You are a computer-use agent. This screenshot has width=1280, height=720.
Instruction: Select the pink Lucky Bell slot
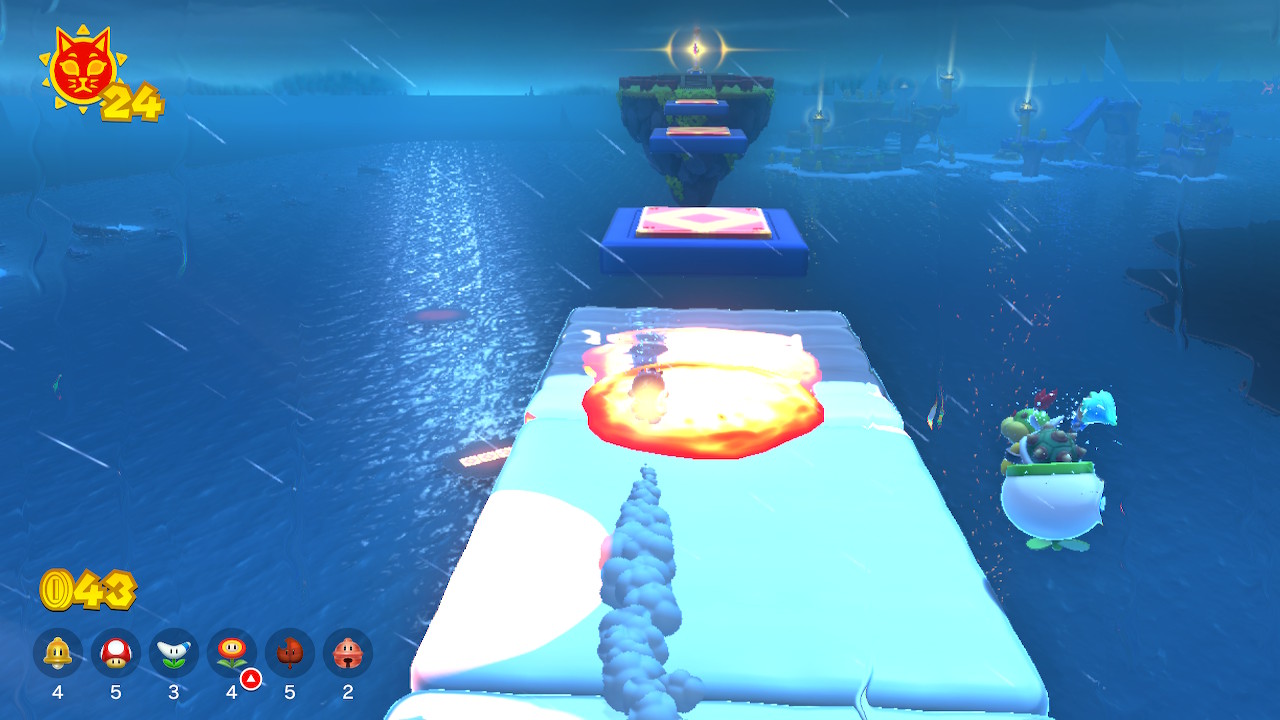348,653
